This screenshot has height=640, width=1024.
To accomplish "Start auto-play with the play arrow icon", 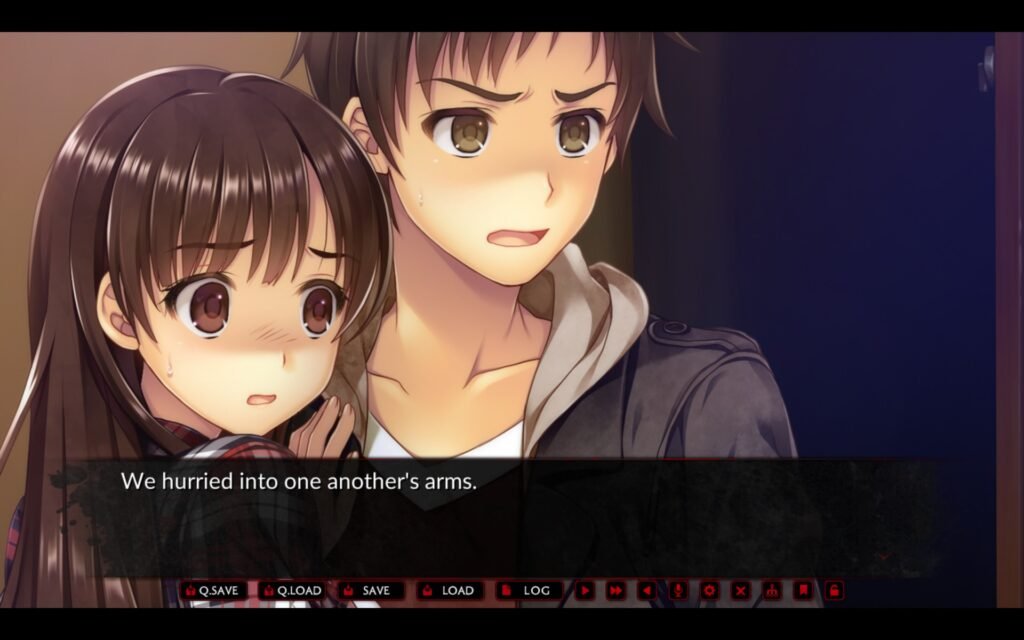I will click(x=585, y=591).
